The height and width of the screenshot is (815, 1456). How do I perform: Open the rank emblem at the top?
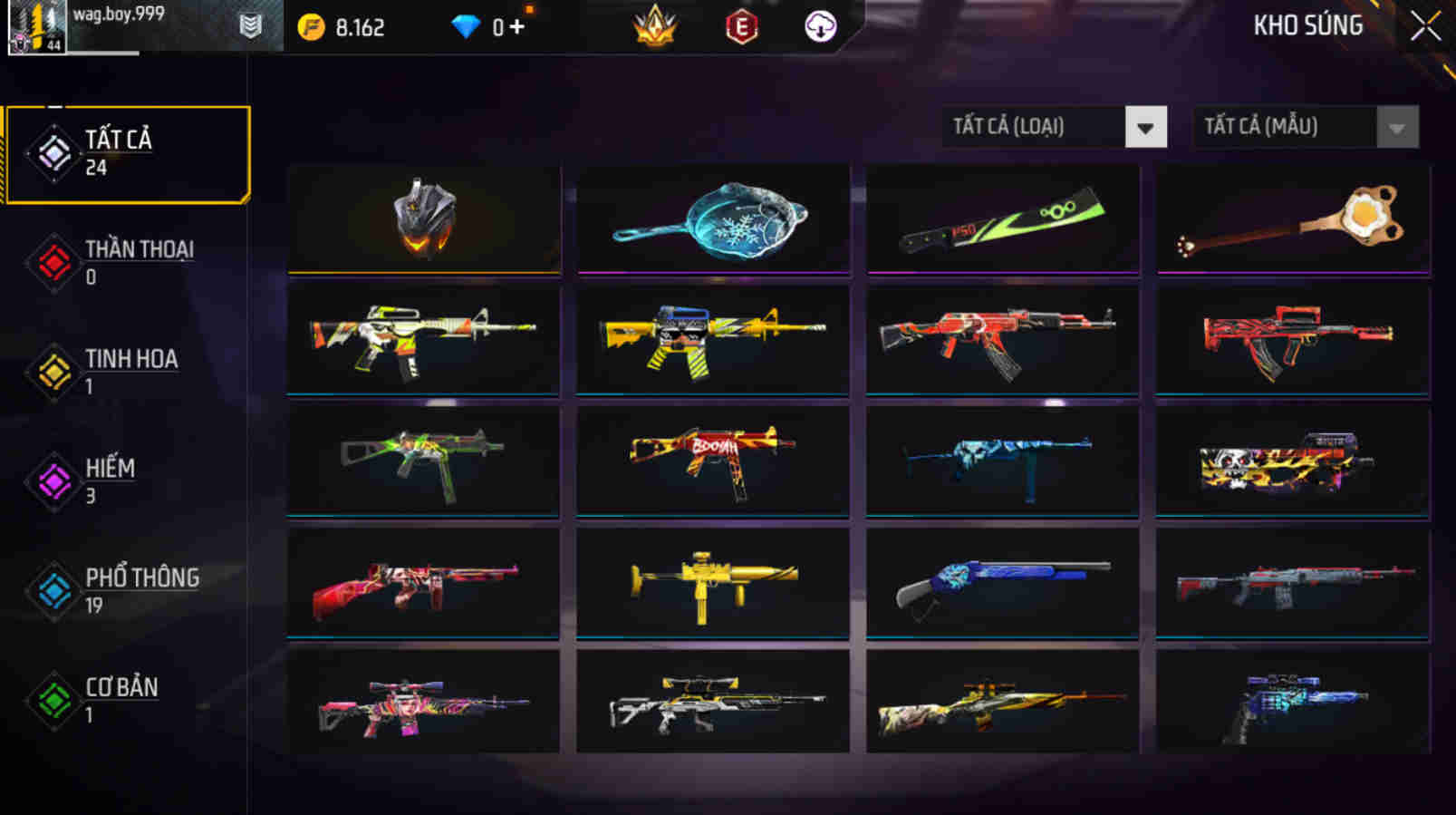655,26
